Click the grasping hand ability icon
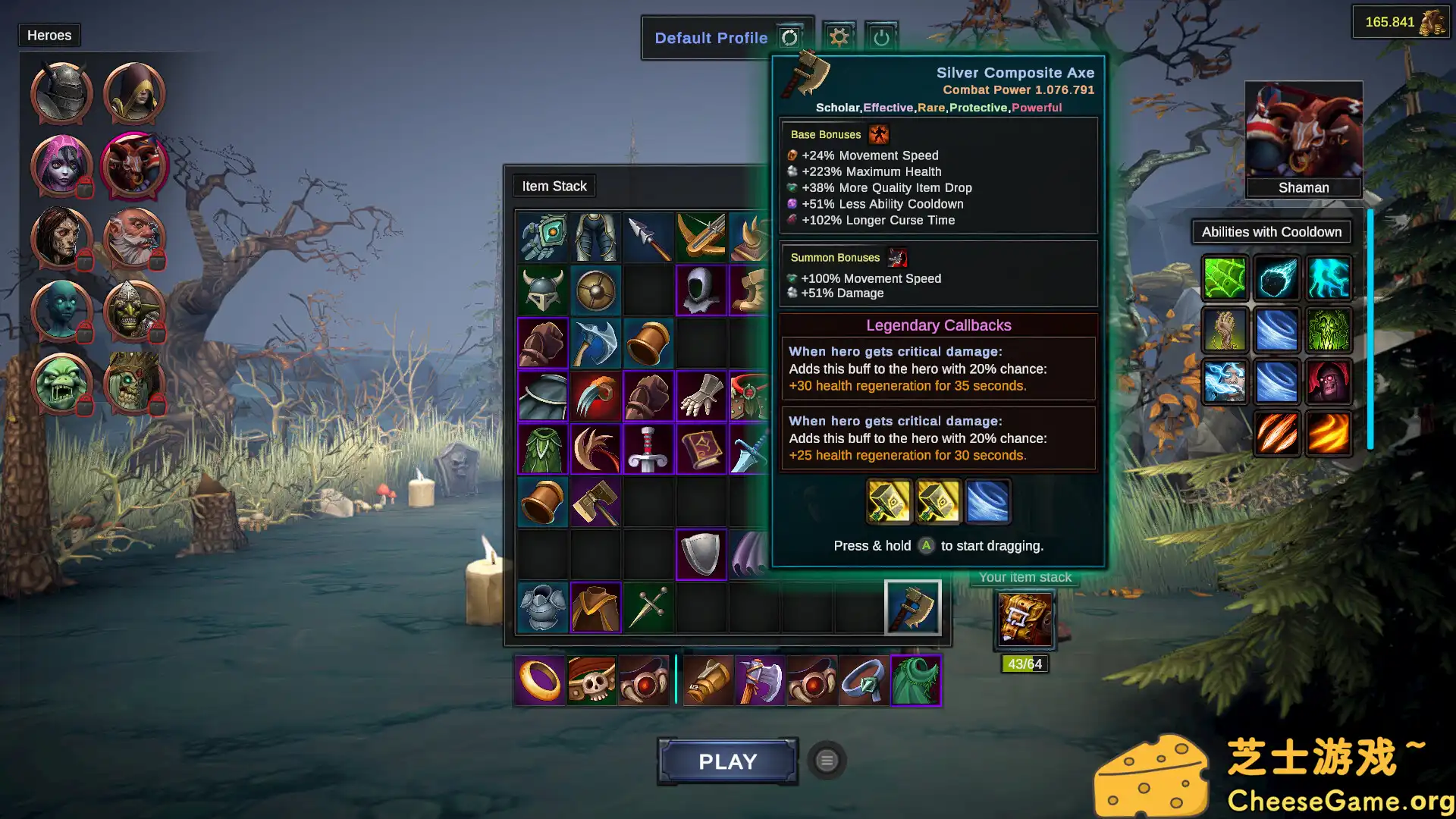Screen dimensions: 1456x819 1224,330
